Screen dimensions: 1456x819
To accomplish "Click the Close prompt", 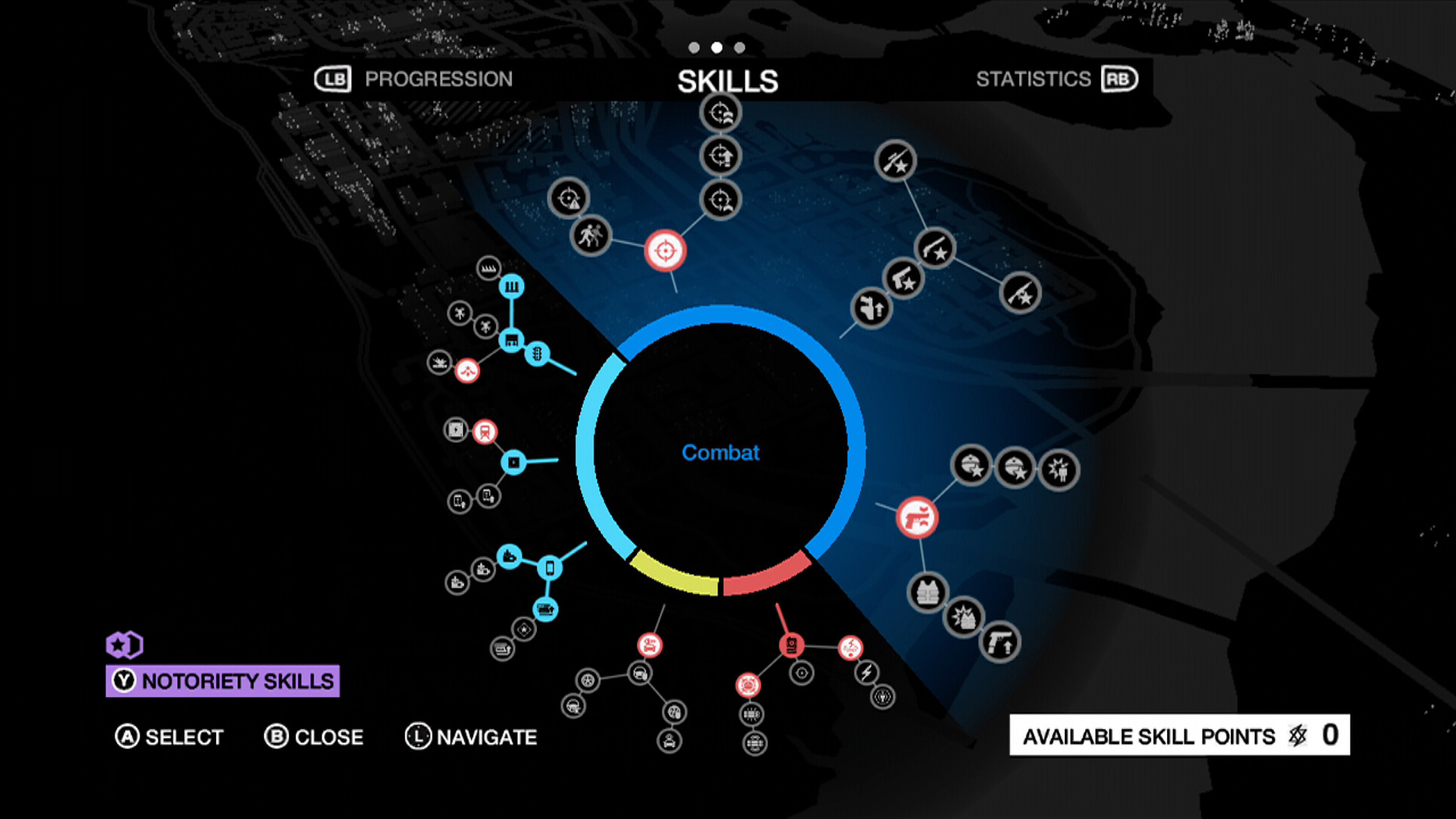I will point(315,736).
